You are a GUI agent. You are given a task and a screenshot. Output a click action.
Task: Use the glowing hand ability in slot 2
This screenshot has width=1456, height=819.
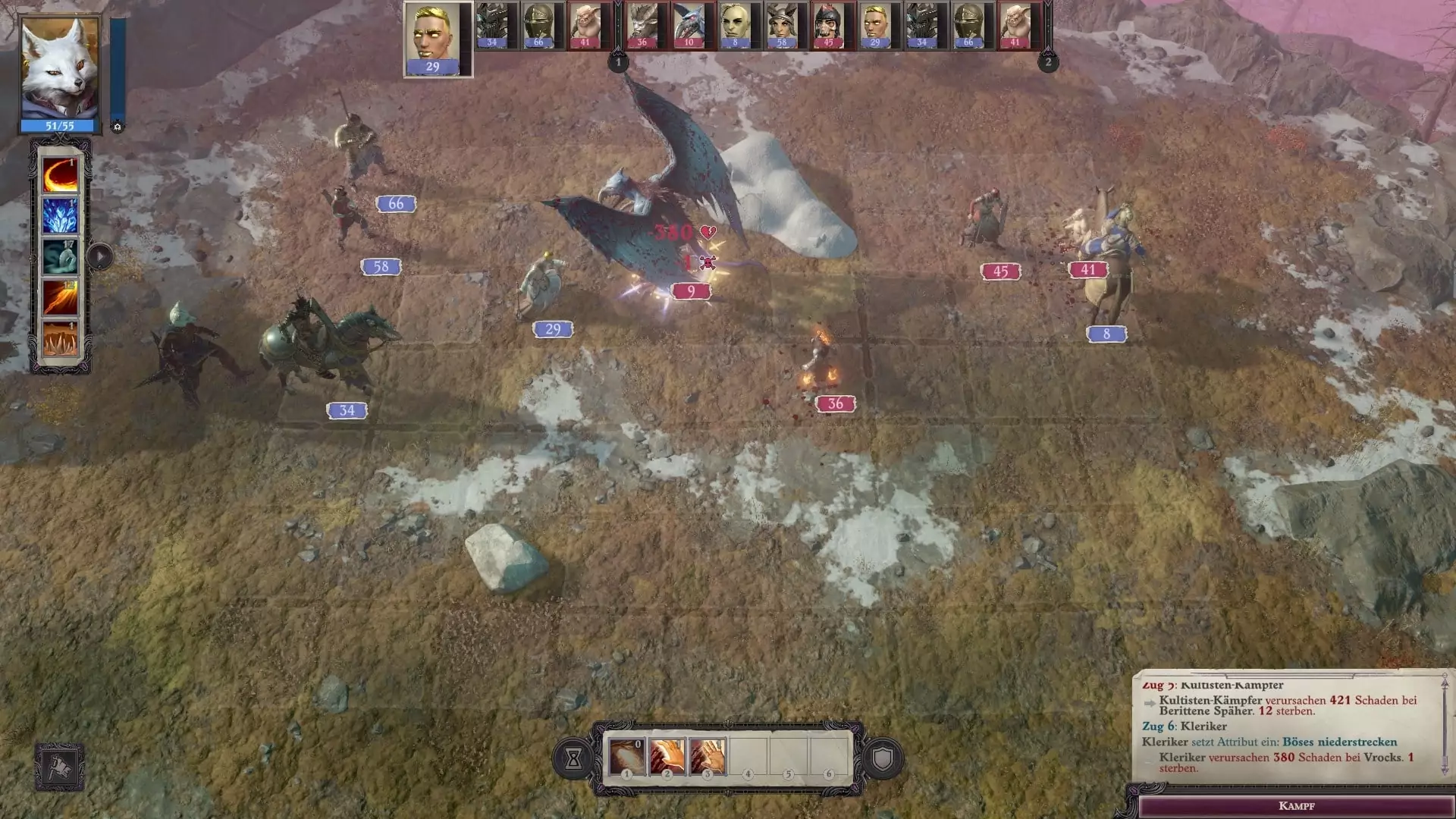pyautogui.click(x=667, y=756)
